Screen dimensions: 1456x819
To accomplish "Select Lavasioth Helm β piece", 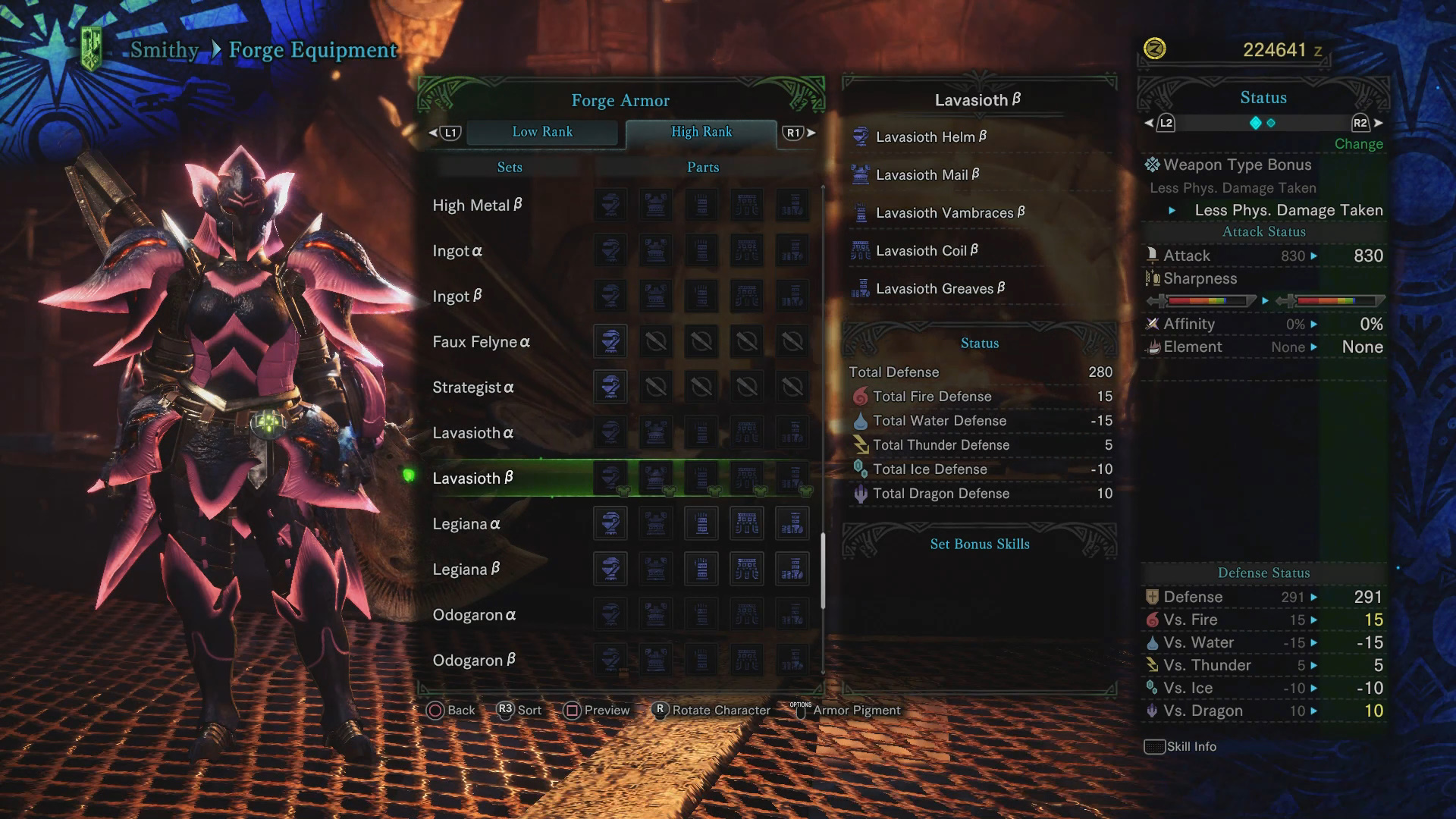I will (931, 137).
